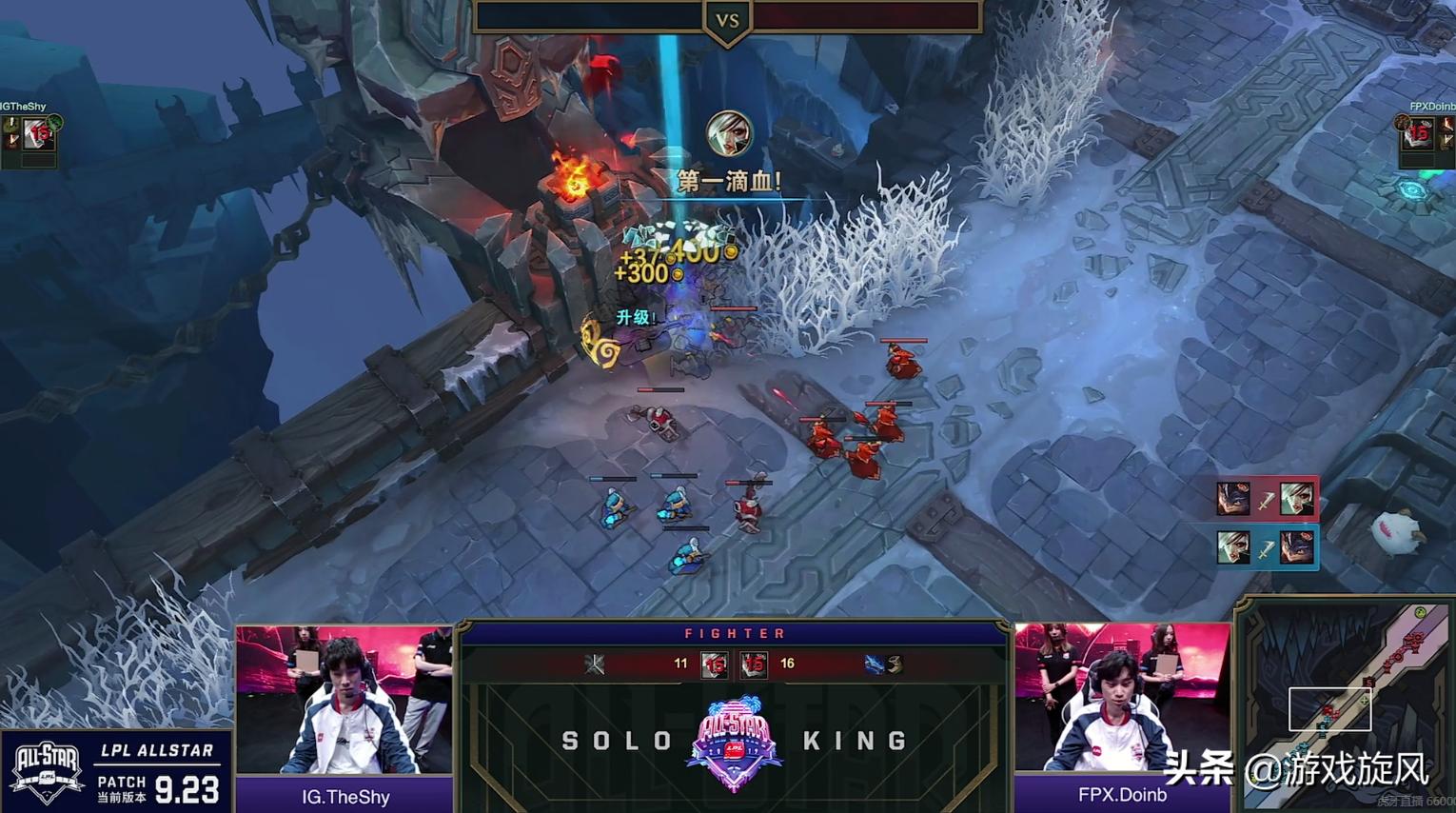Click Doinb's ward item icon near the 16 score

[895, 664]
